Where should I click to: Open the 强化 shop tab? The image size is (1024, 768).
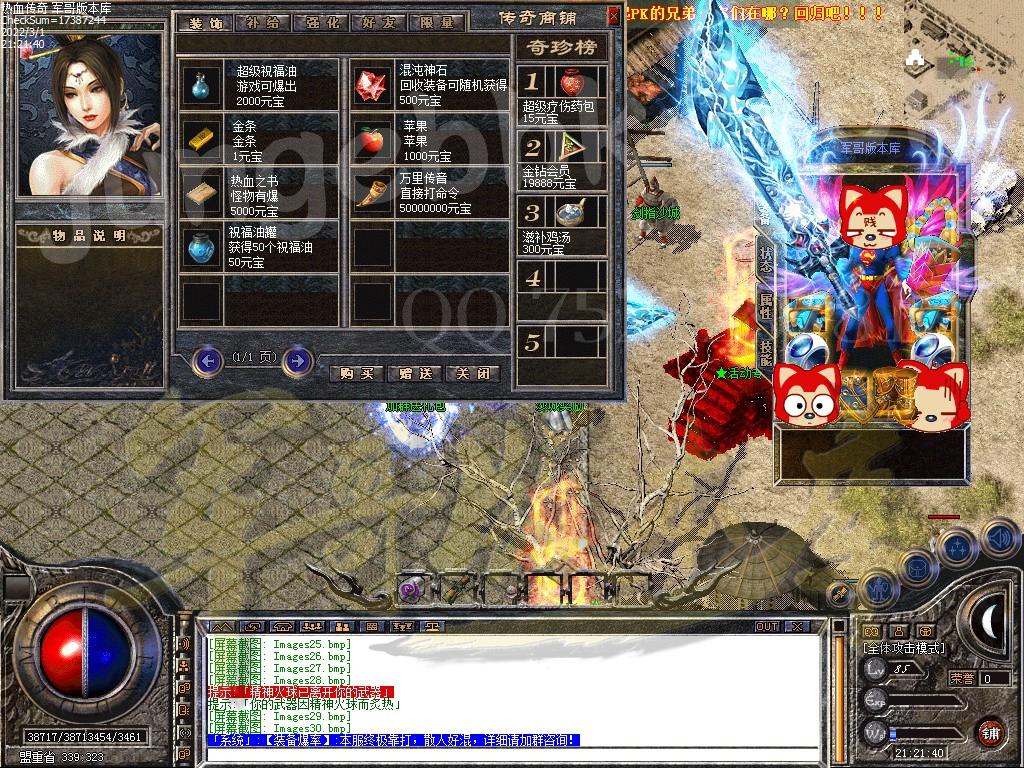pyautogui.click(x=320, y=22)
